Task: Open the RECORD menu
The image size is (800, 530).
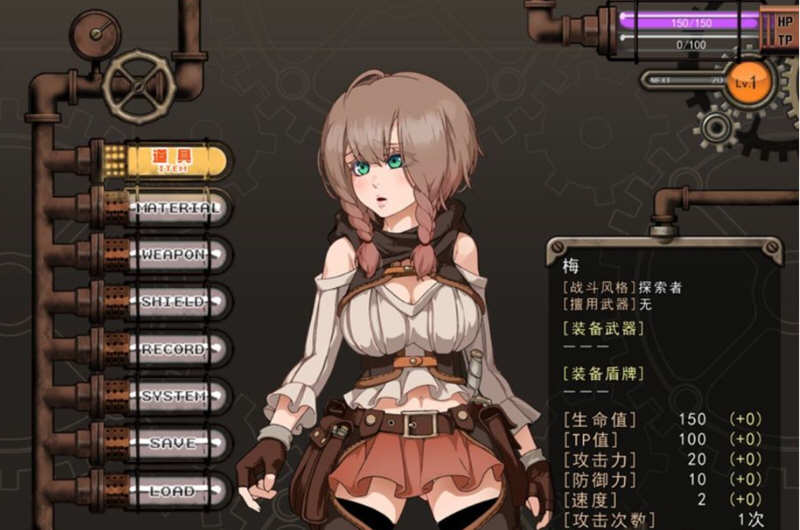Action: tap(173, 350)
